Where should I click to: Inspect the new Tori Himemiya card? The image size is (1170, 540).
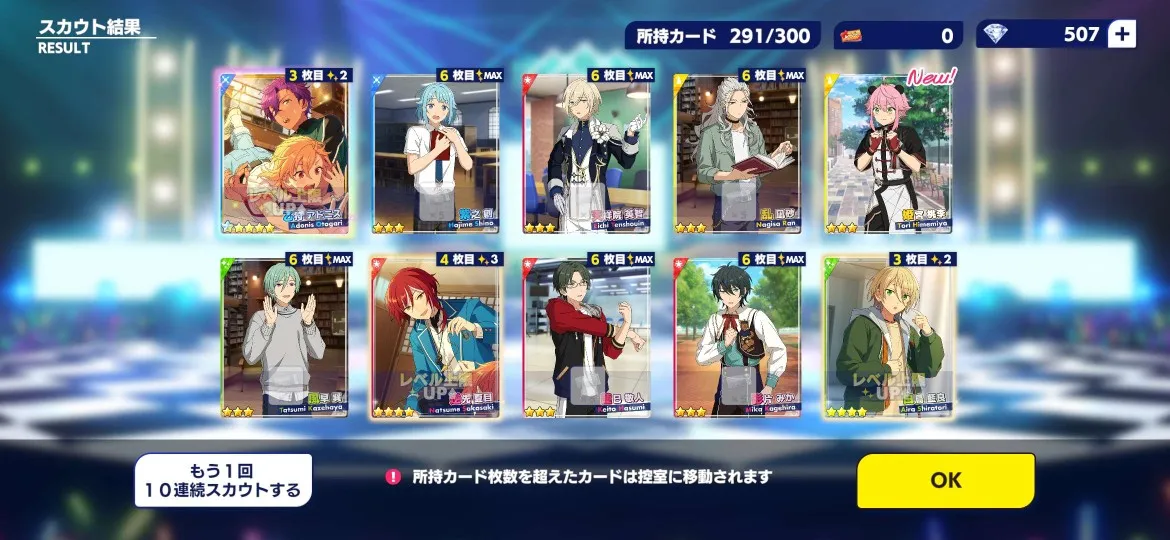[889, 152]
